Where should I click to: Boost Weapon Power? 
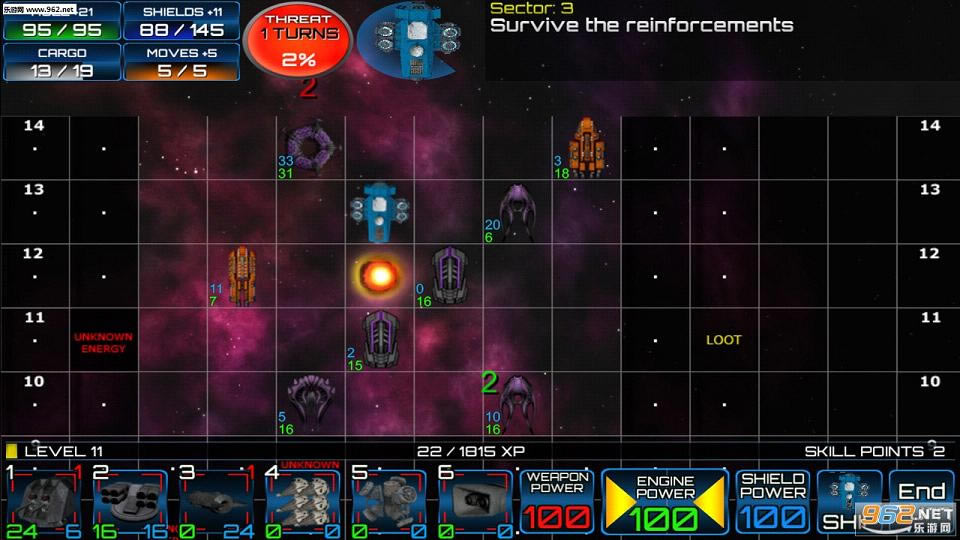pyautogui.click(x=557, y=501)
